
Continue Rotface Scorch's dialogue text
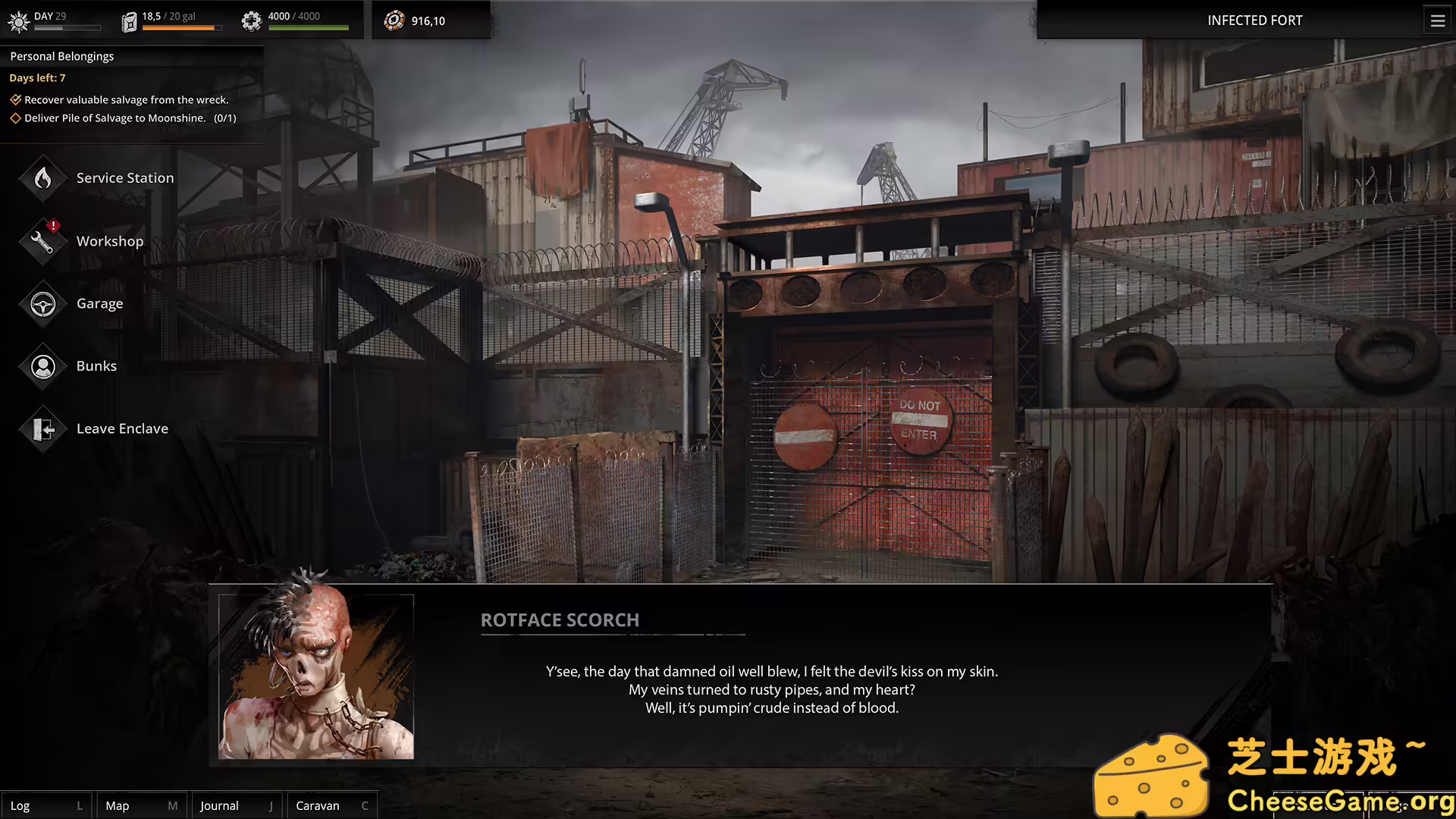click(x=771, y=689)
